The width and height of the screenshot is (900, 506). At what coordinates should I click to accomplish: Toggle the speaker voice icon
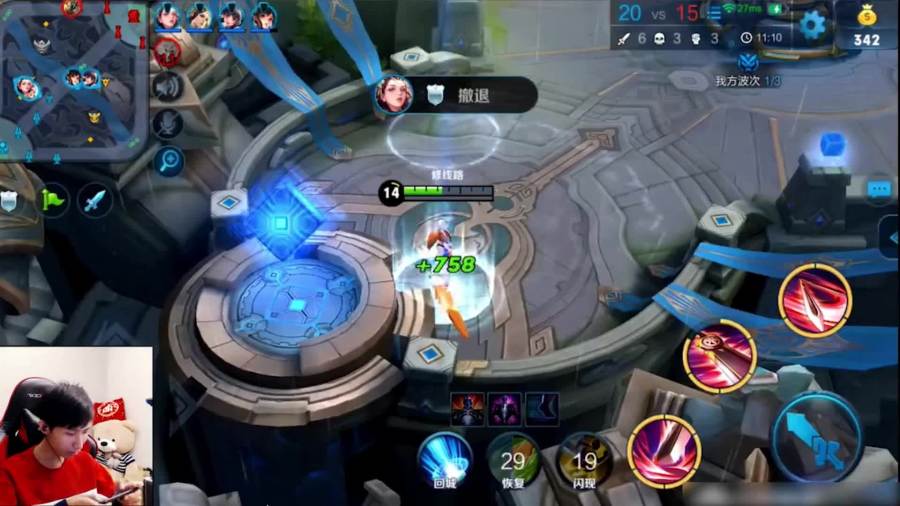click(167, 87)
